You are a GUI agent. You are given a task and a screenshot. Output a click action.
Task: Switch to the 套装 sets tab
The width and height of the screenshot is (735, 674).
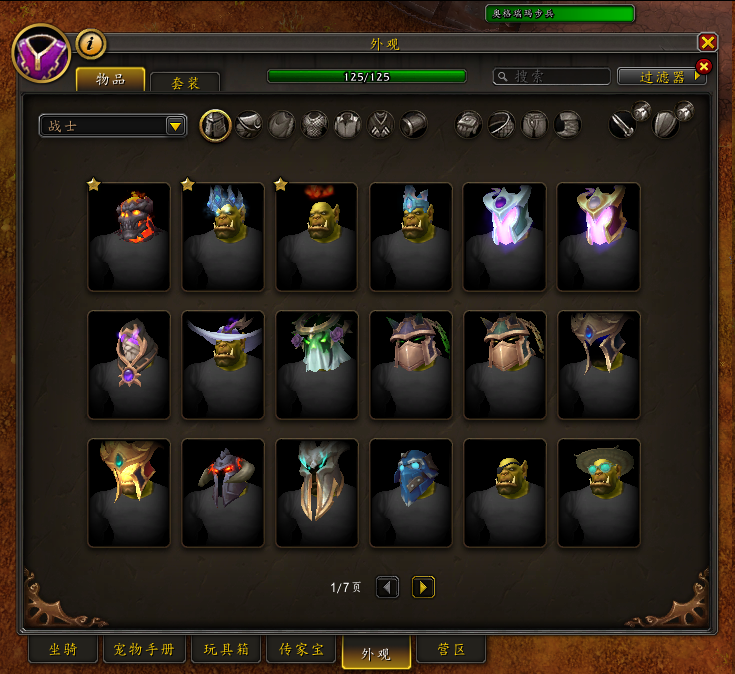tap(185, 82)
